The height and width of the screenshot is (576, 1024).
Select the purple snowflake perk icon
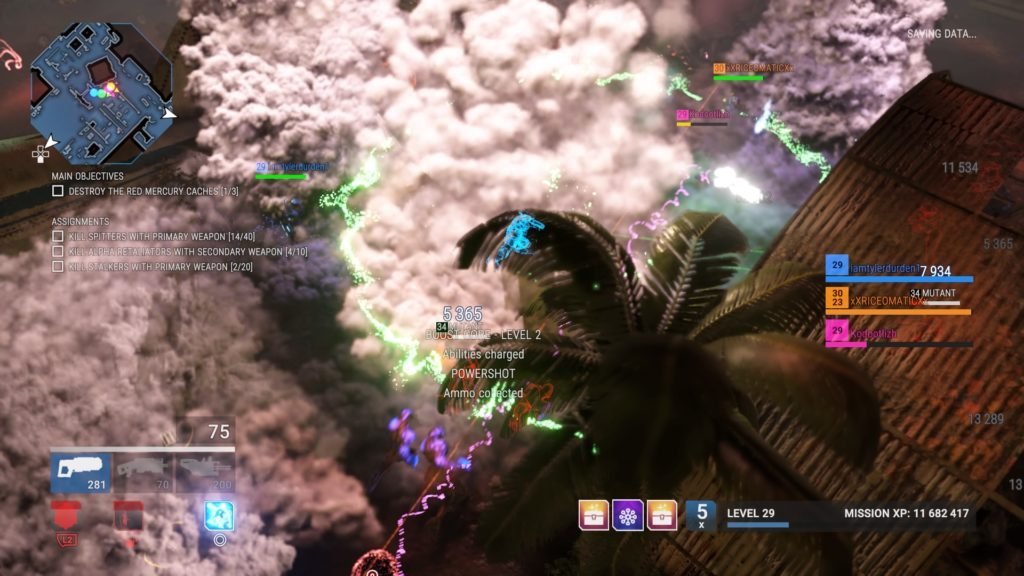(628, 516)
